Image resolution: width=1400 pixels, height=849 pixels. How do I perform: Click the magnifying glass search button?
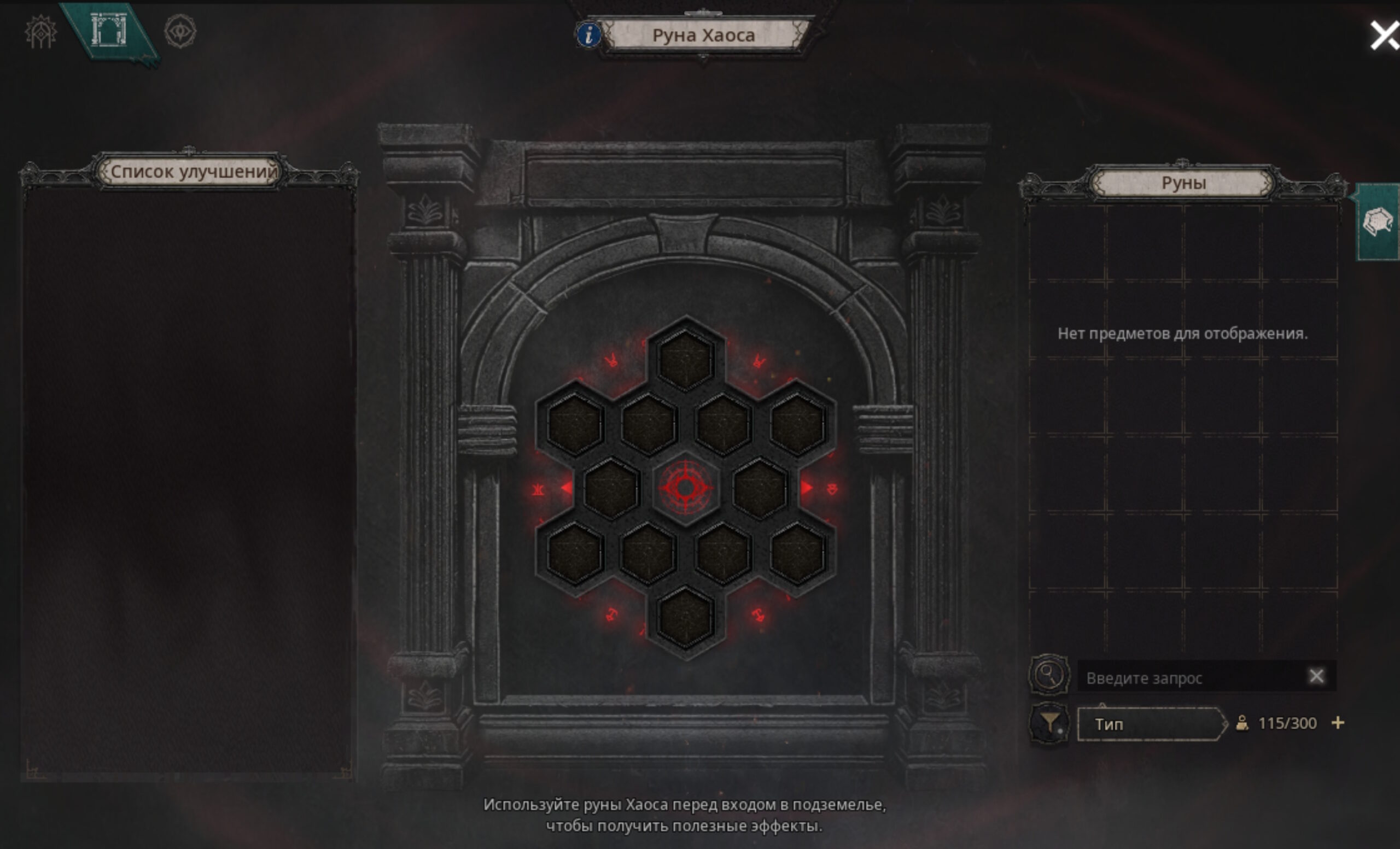tap(1049, 675)
